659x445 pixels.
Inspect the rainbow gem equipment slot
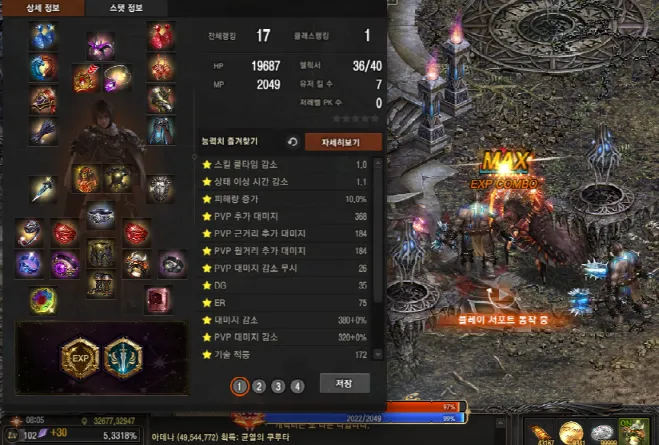[x=42, y=298]
